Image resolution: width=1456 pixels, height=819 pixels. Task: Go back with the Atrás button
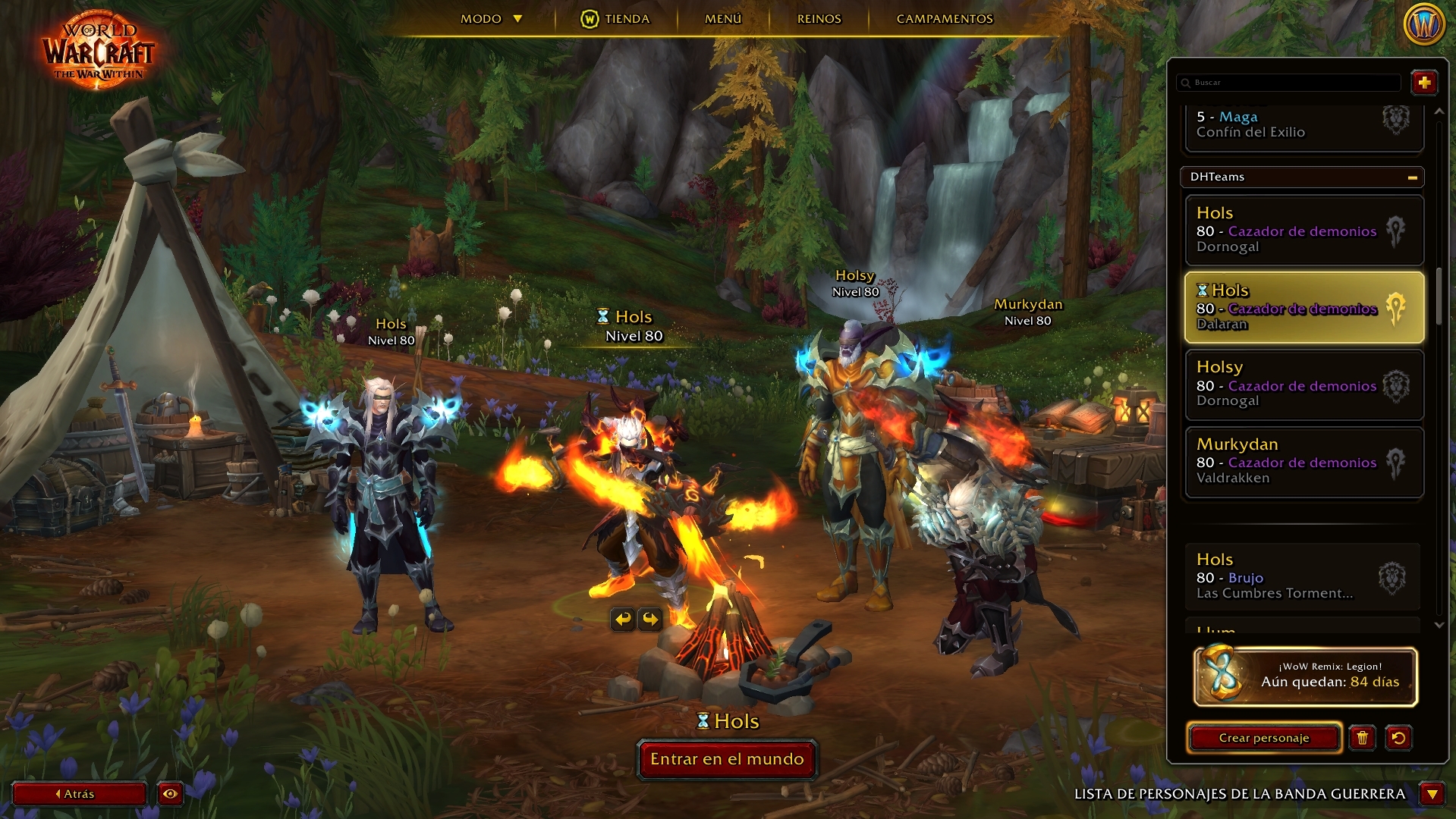click(x=79, y=794)
